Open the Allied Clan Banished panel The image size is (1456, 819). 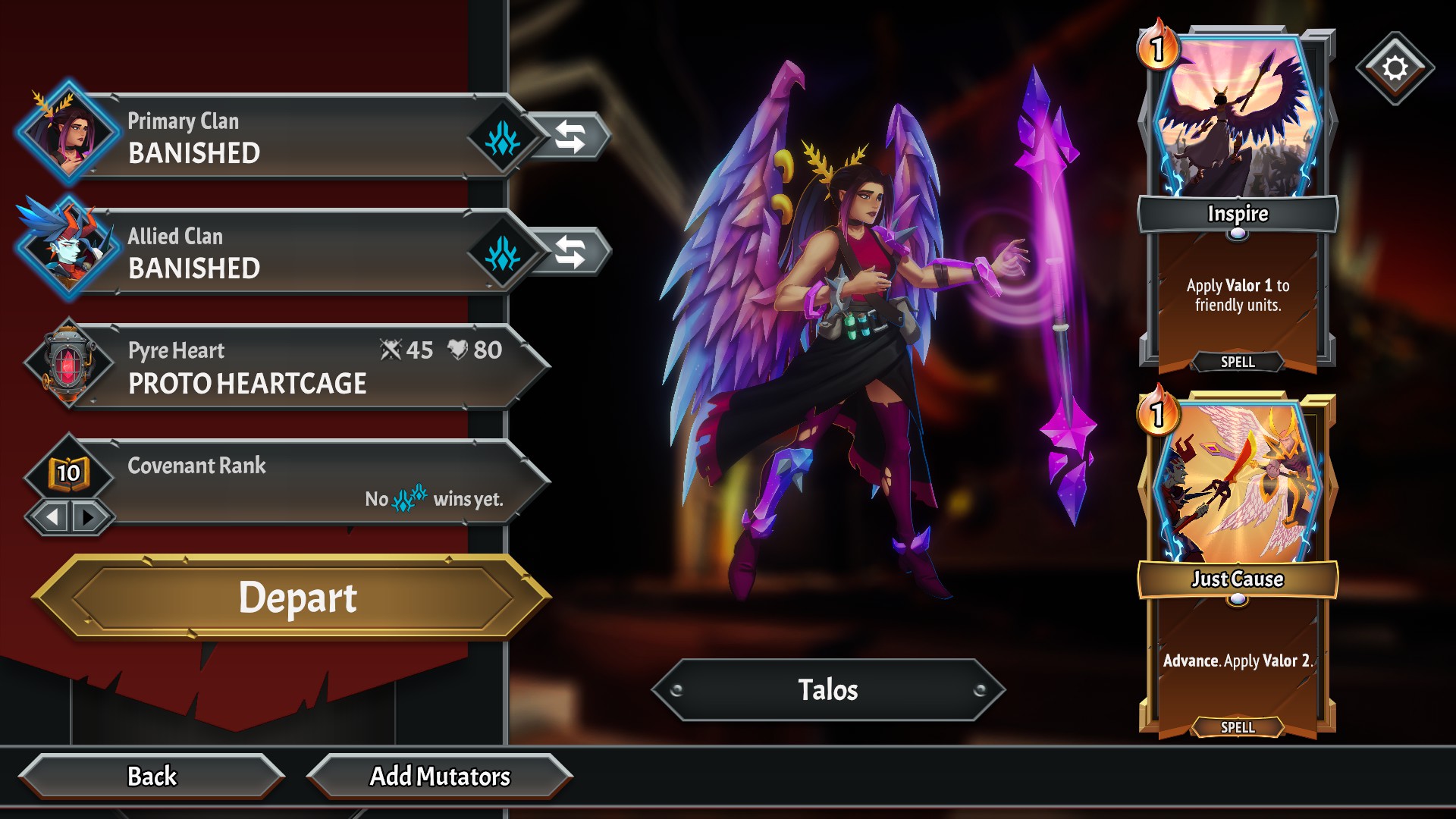click(288, 253)
